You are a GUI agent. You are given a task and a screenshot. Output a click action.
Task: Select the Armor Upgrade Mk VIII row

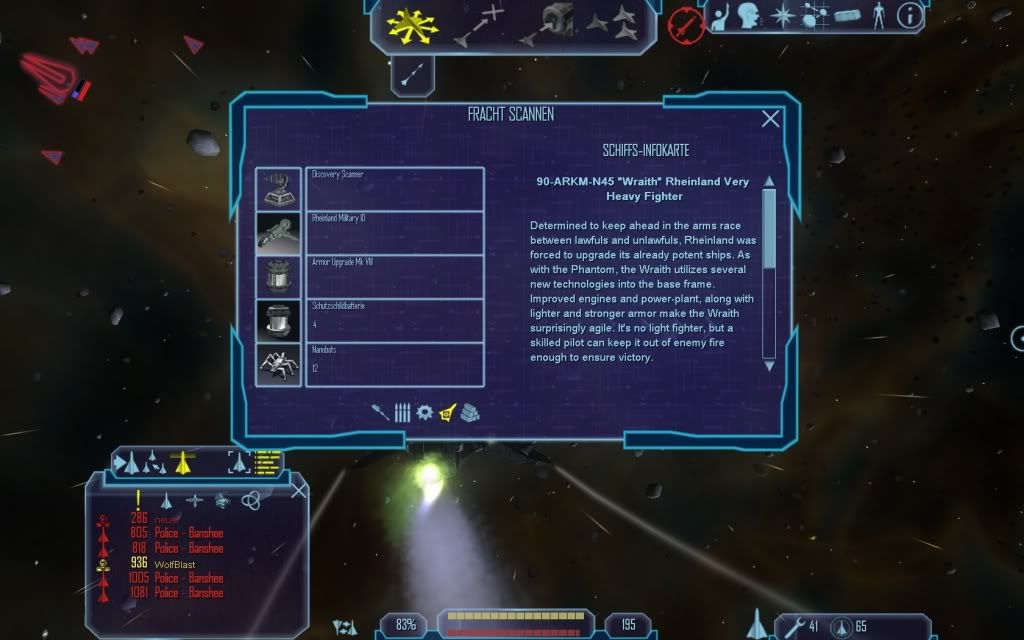click(x=394, y=277)
